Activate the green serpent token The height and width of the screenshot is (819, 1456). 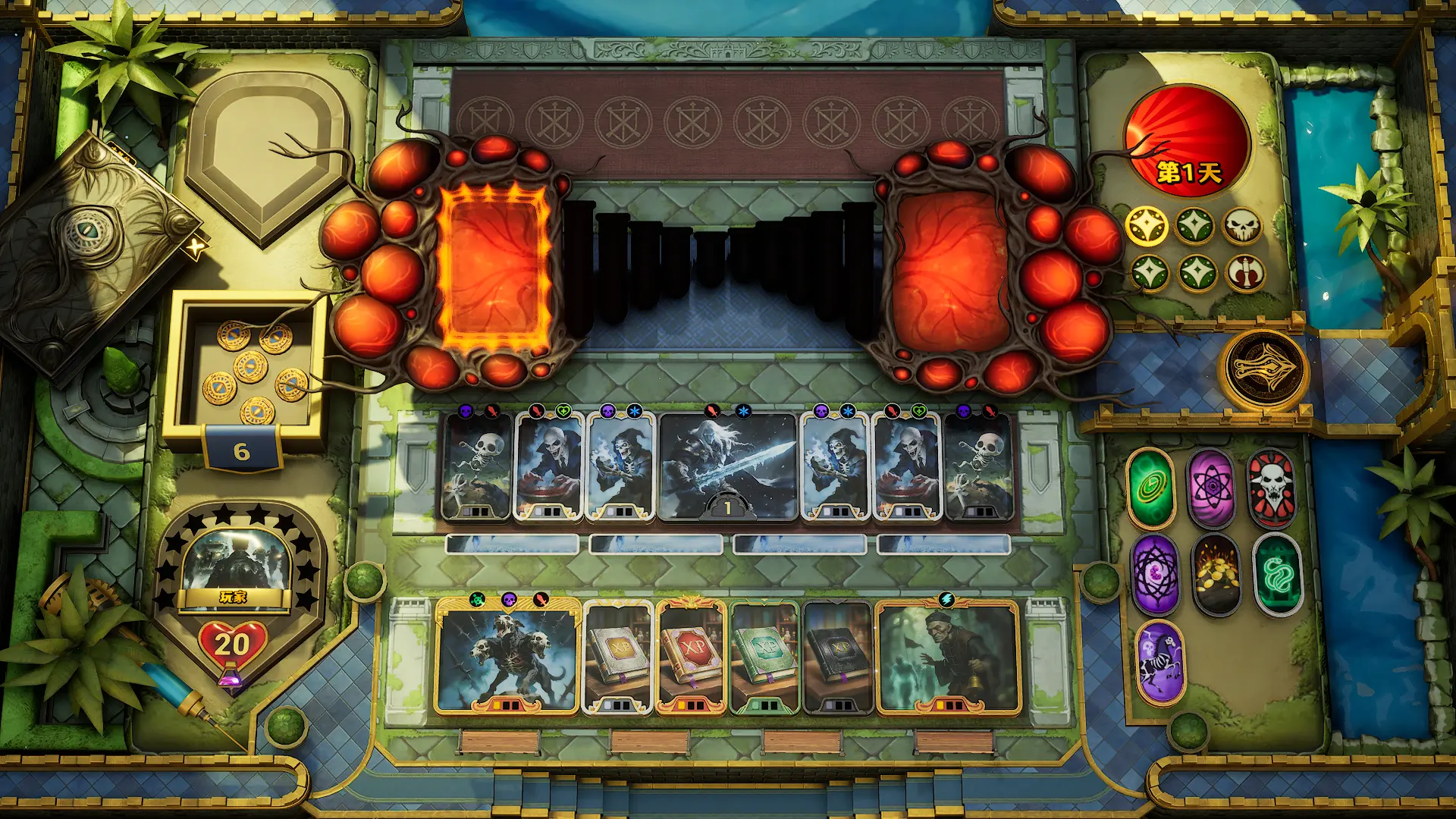1277,574
